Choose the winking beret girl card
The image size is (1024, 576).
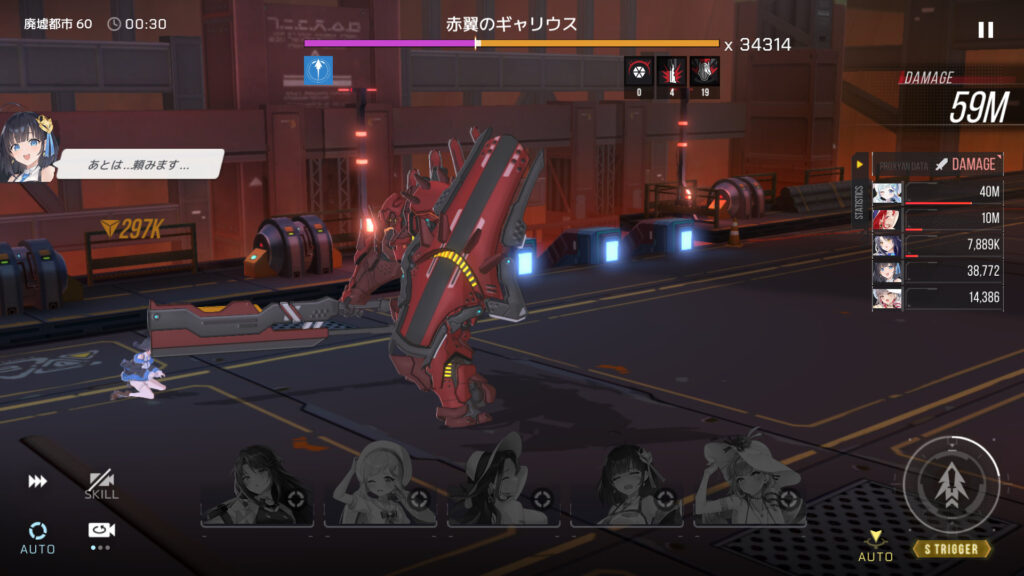coord(381,487)
